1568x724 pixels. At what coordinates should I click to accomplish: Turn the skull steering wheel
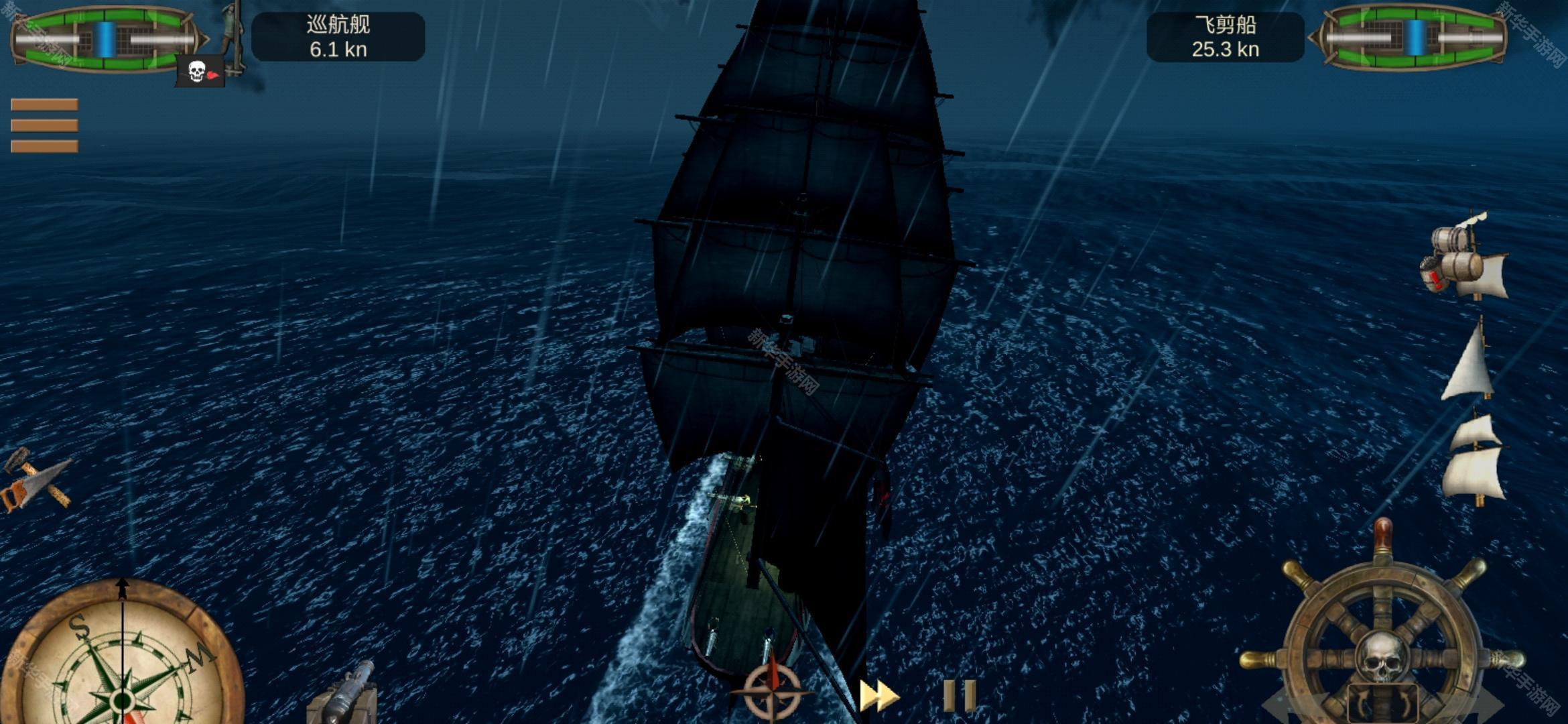click(x=1382, y=644)
